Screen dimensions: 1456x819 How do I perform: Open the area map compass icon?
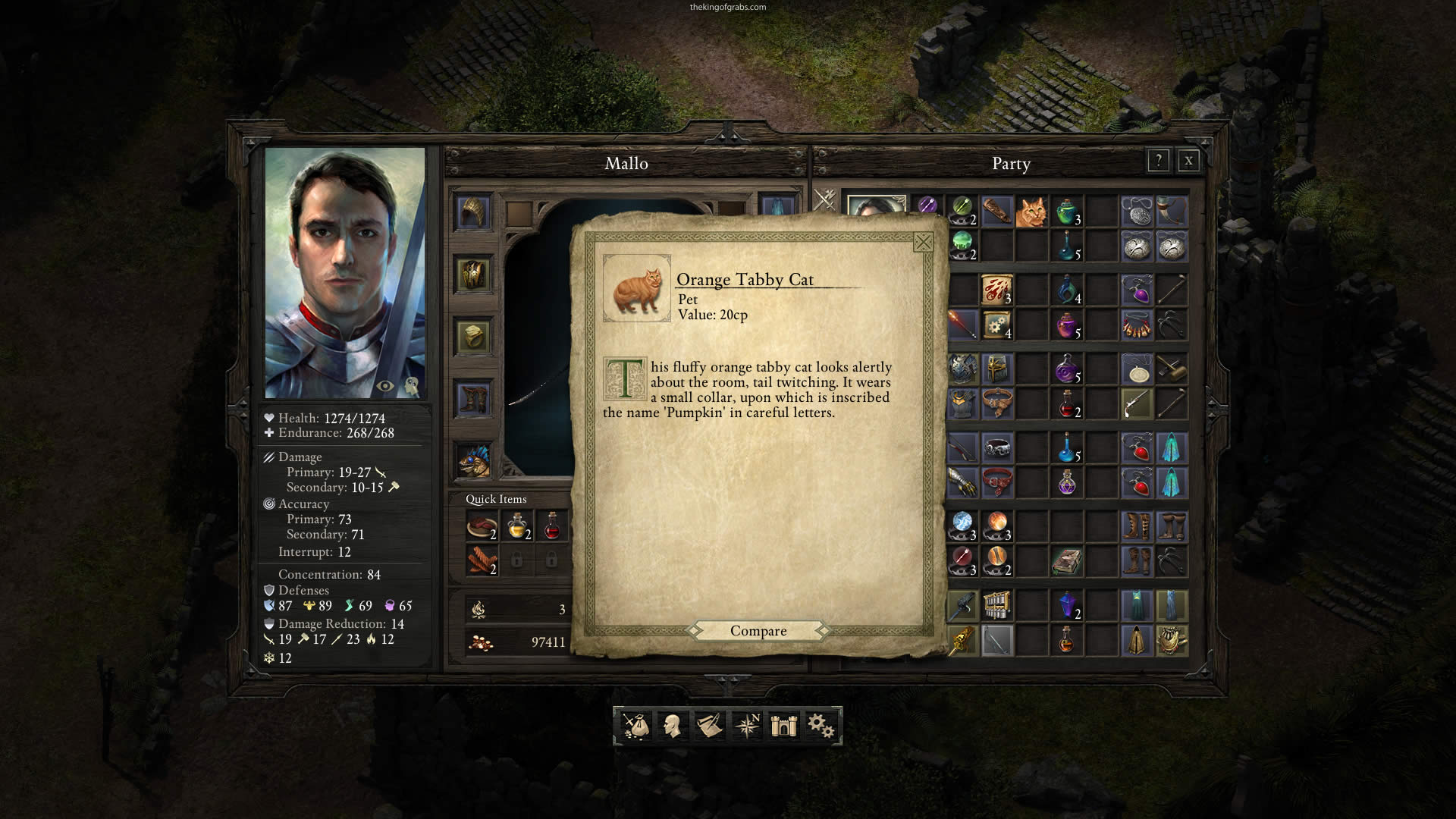(x=747, y=726)
